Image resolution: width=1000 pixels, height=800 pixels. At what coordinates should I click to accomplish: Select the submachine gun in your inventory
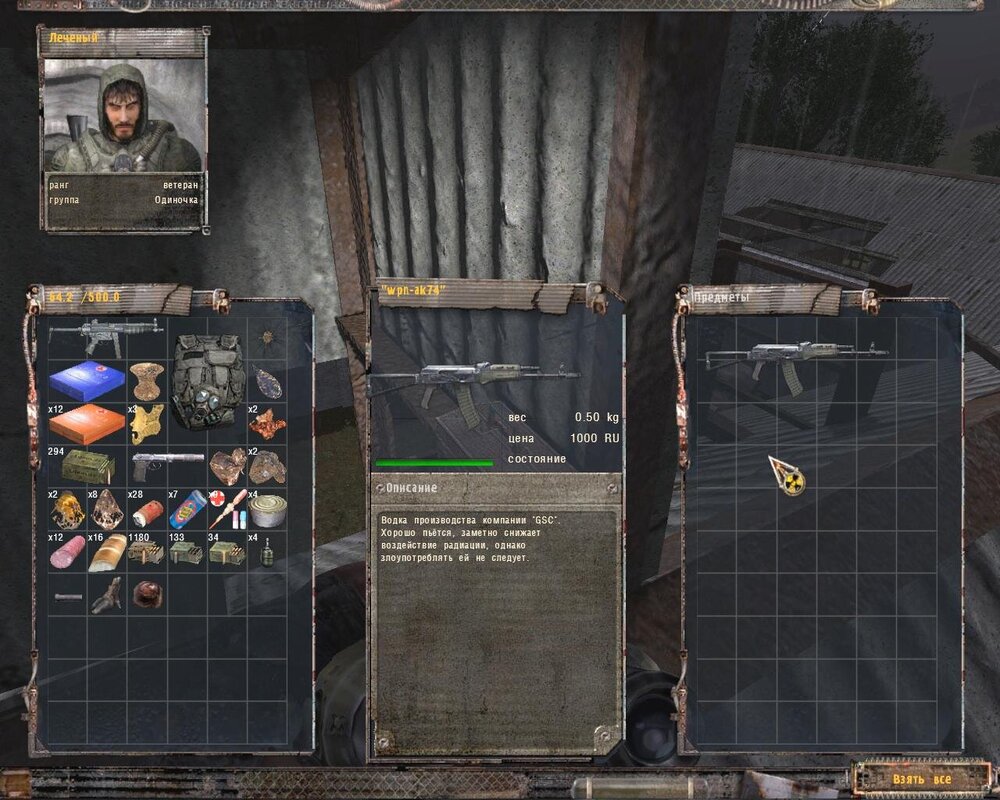[103, 335]
